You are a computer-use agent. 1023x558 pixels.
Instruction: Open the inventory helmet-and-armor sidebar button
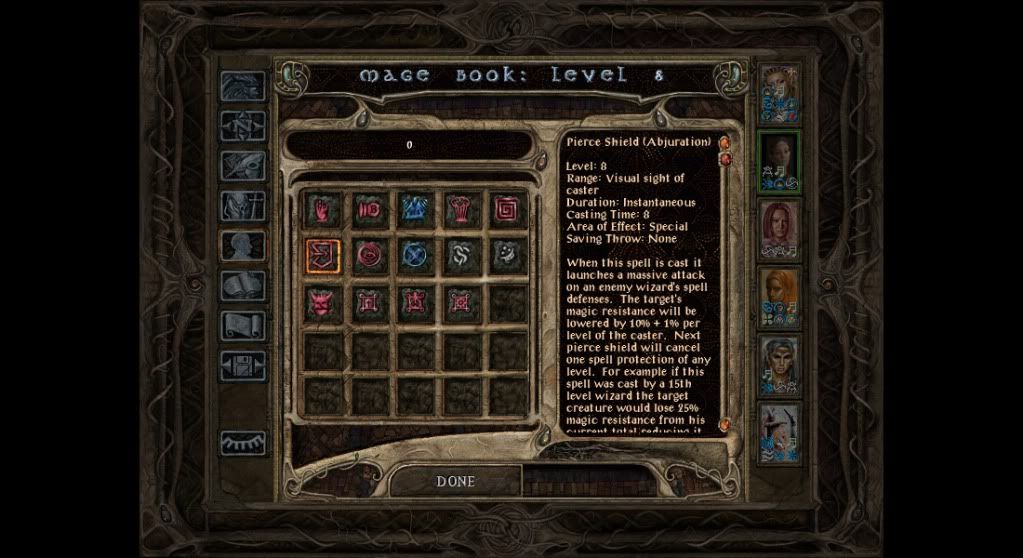(243, 206)
